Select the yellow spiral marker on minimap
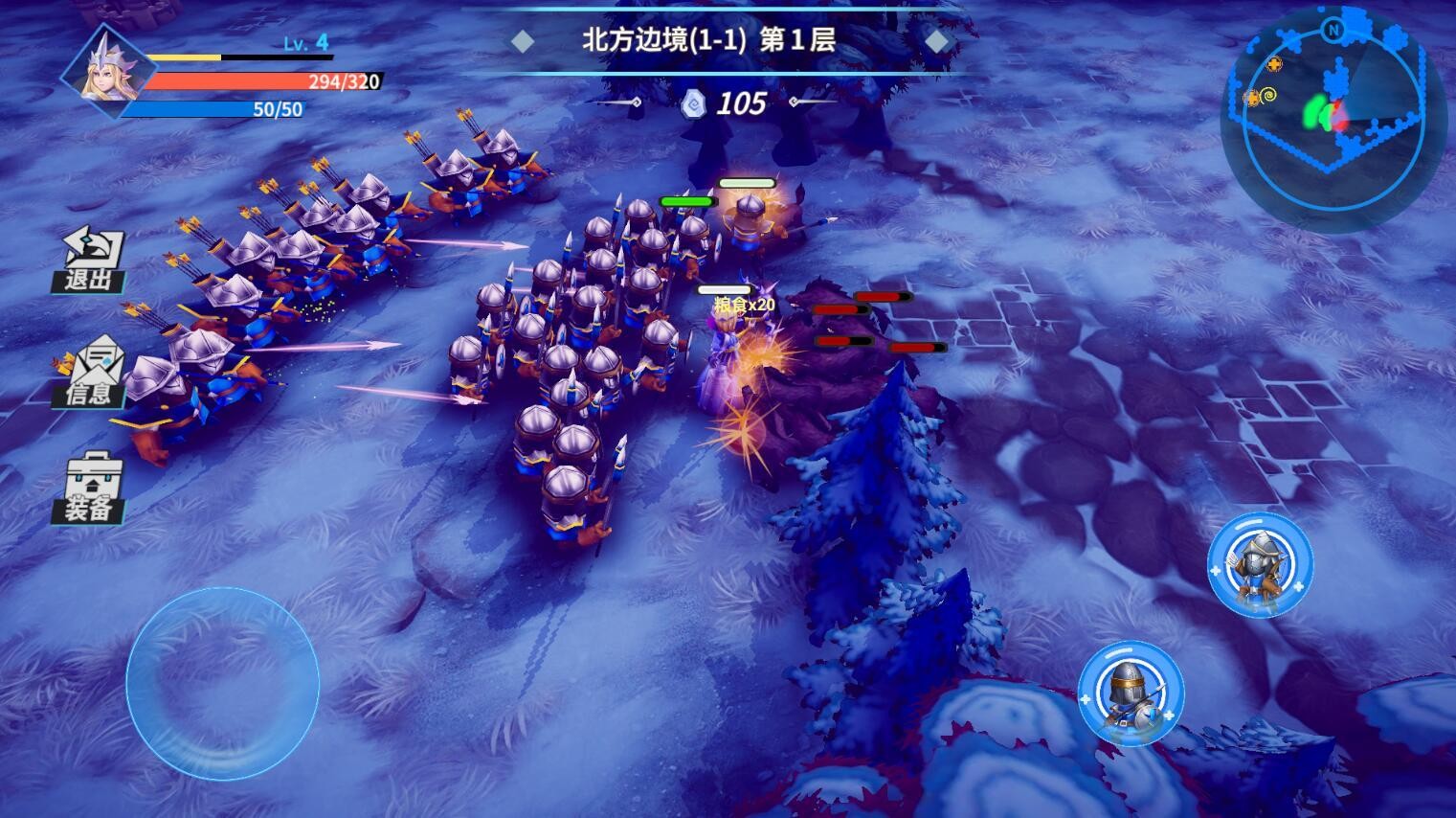Screen dimensions: 1456x818 [1267, 94]
